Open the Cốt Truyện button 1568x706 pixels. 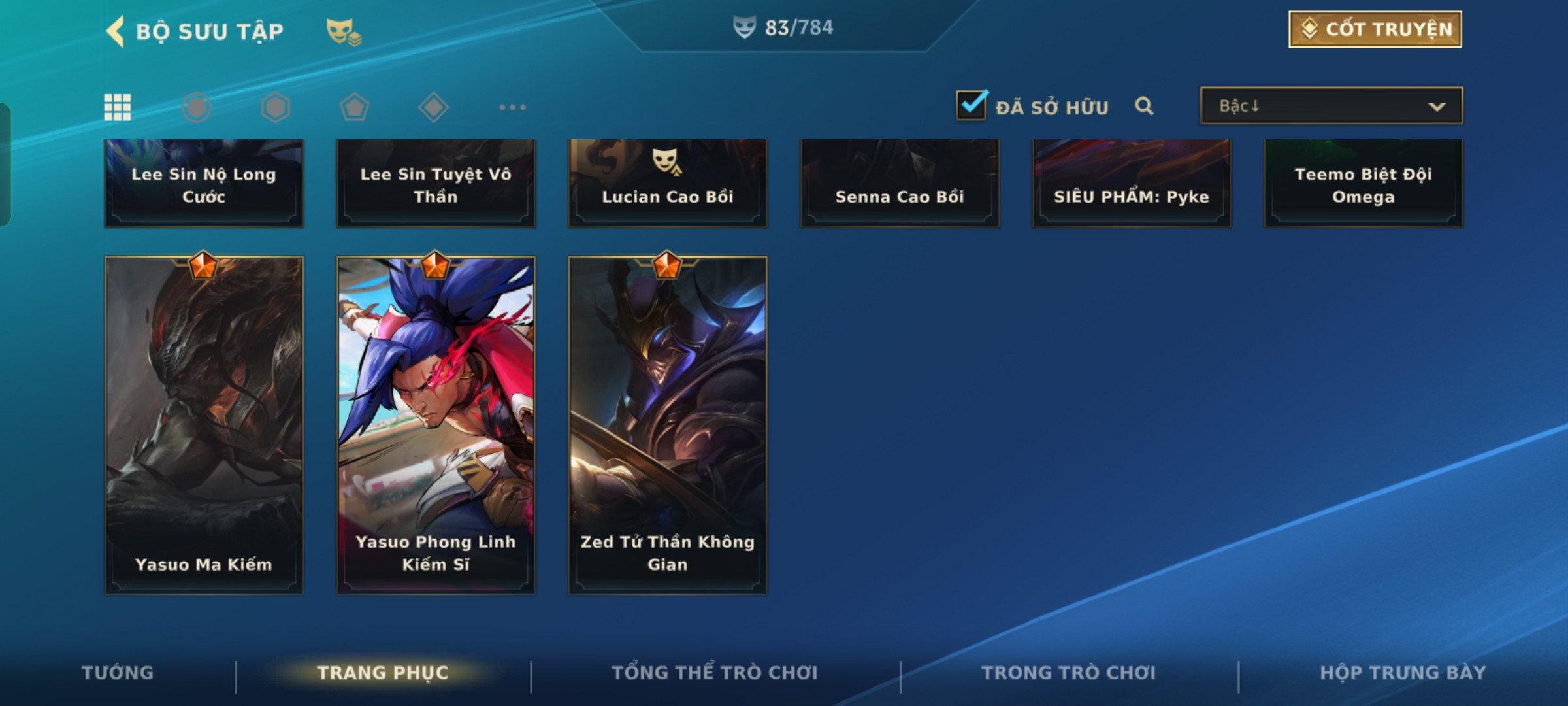click(x=1375, y=29)
